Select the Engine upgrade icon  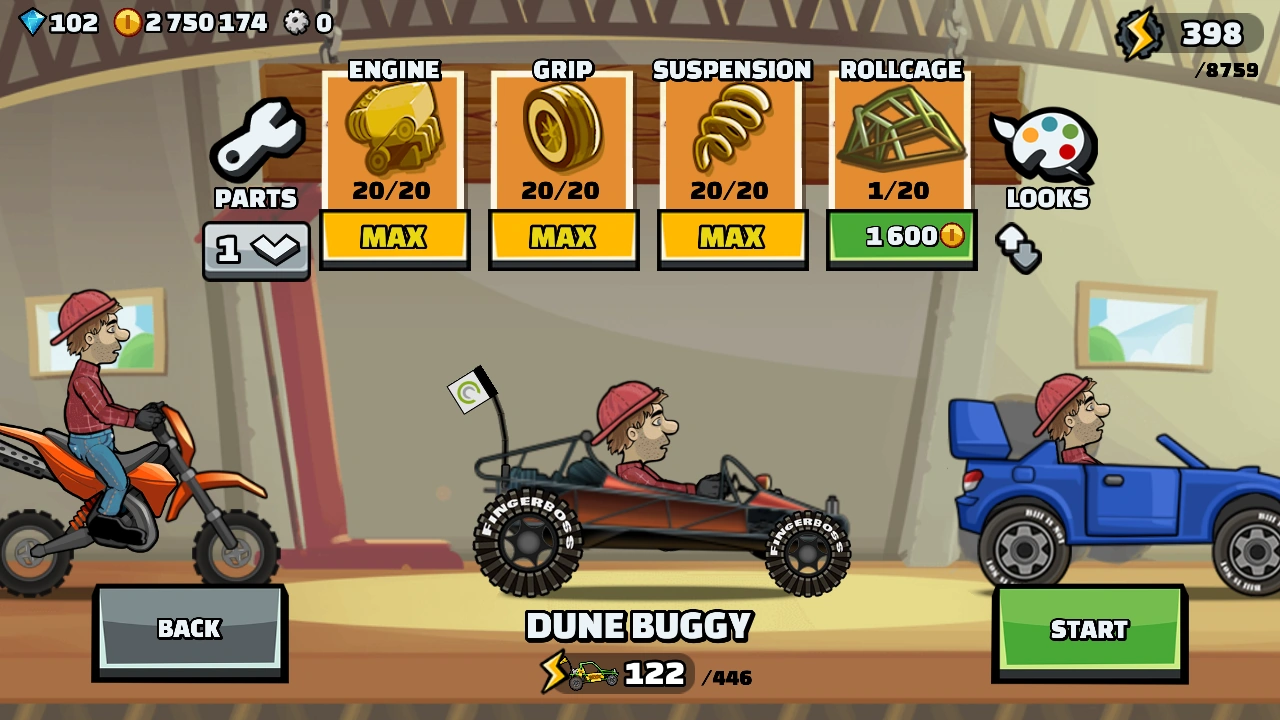tap(394, 135)
